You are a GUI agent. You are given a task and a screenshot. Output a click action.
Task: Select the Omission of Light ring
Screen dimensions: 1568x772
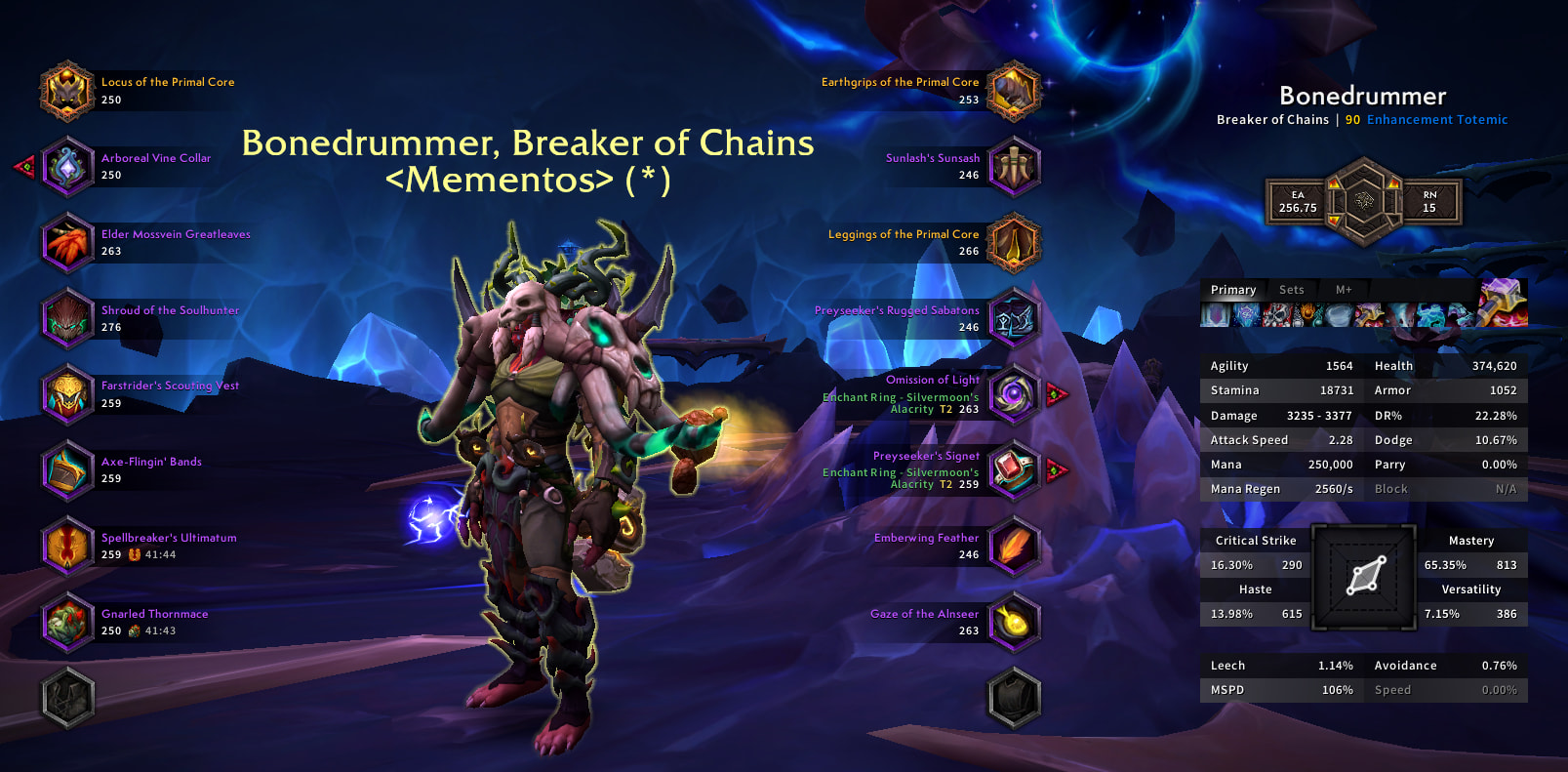pos(1014,394)
